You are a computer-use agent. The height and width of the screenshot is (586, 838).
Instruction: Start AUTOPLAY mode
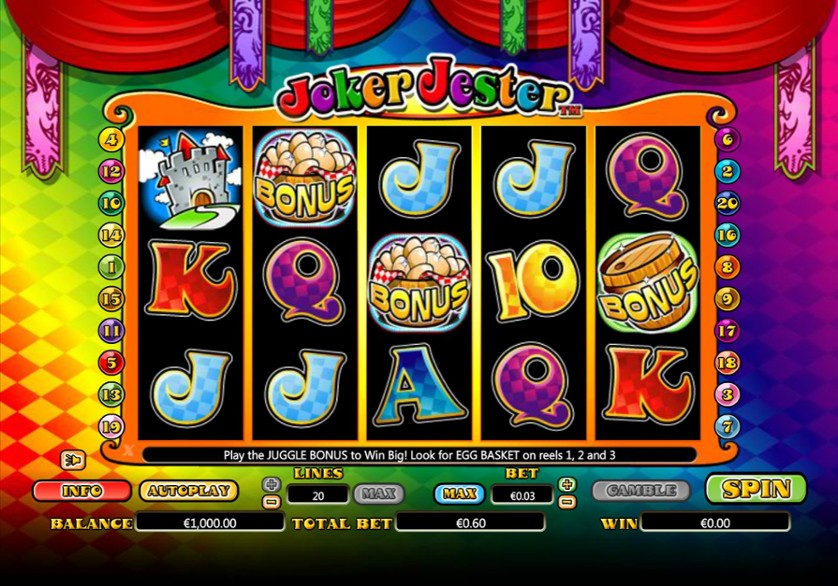coord(188,491)
